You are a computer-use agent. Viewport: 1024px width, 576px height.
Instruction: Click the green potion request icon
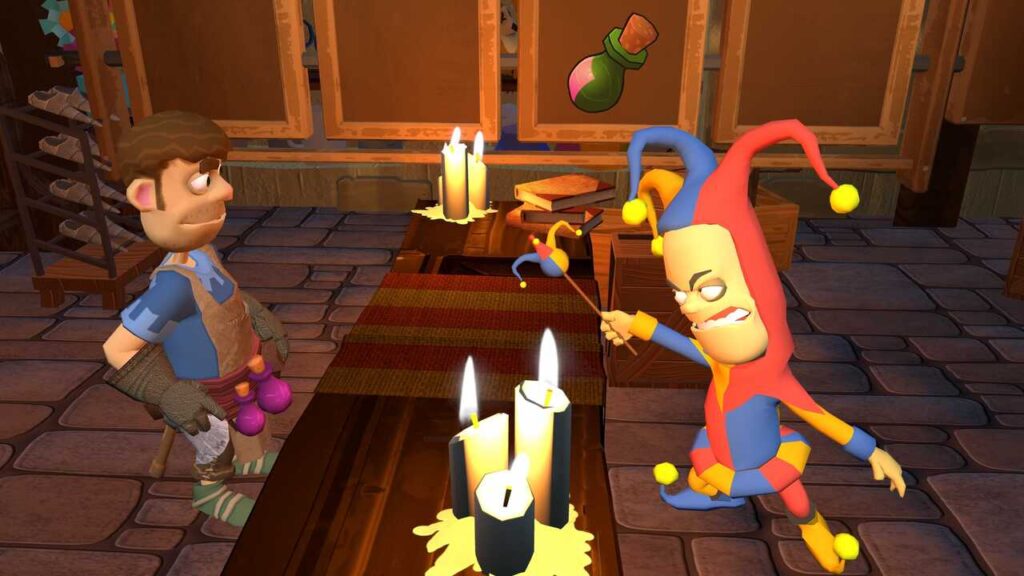coord(611,64)
